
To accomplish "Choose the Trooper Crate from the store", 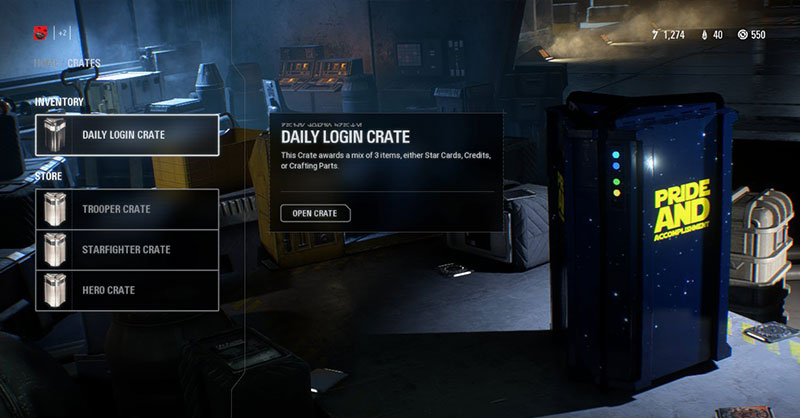I will [x=127, y=209].
